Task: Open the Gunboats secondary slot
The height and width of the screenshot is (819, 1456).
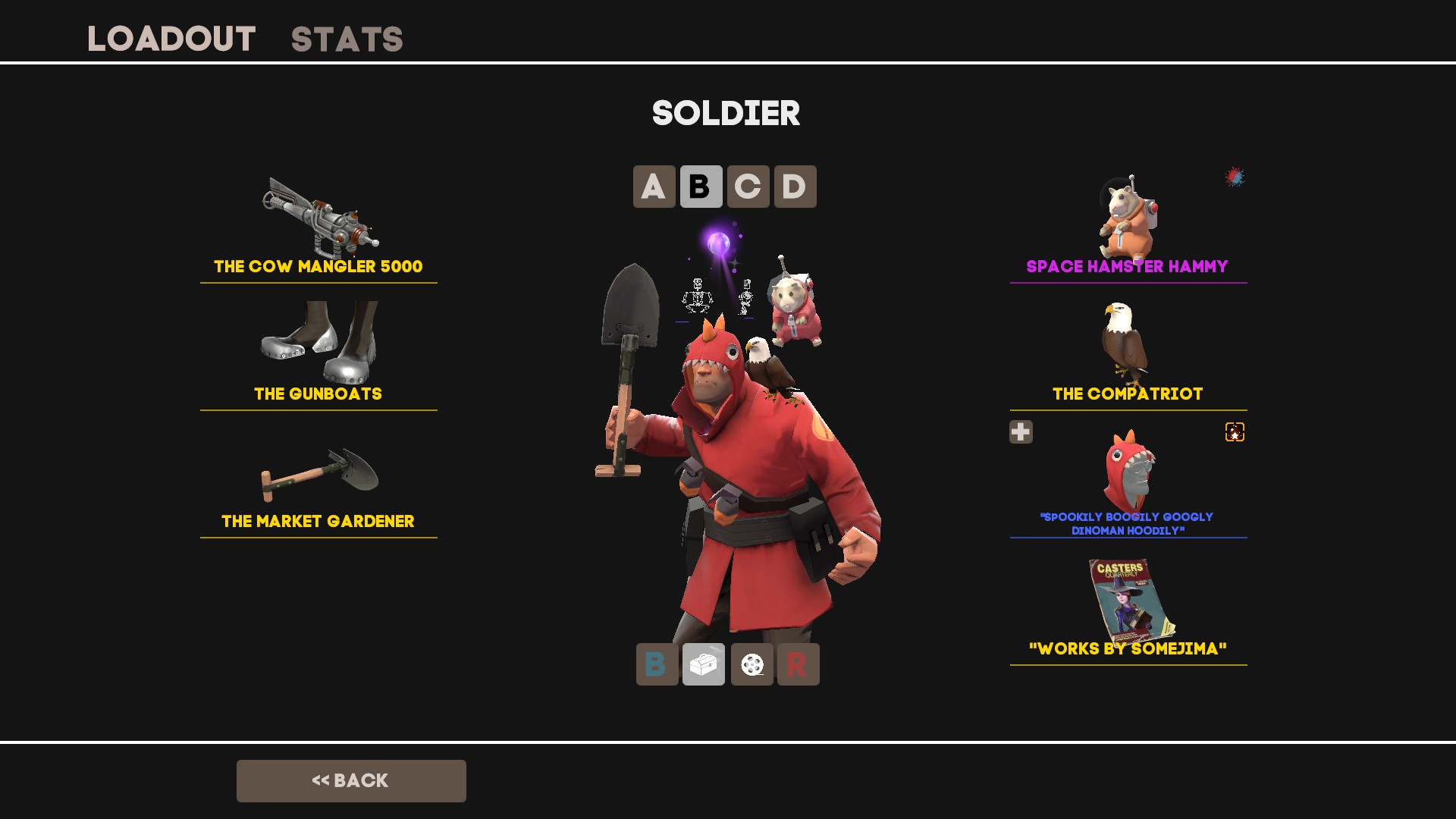Action: [318, 353]
